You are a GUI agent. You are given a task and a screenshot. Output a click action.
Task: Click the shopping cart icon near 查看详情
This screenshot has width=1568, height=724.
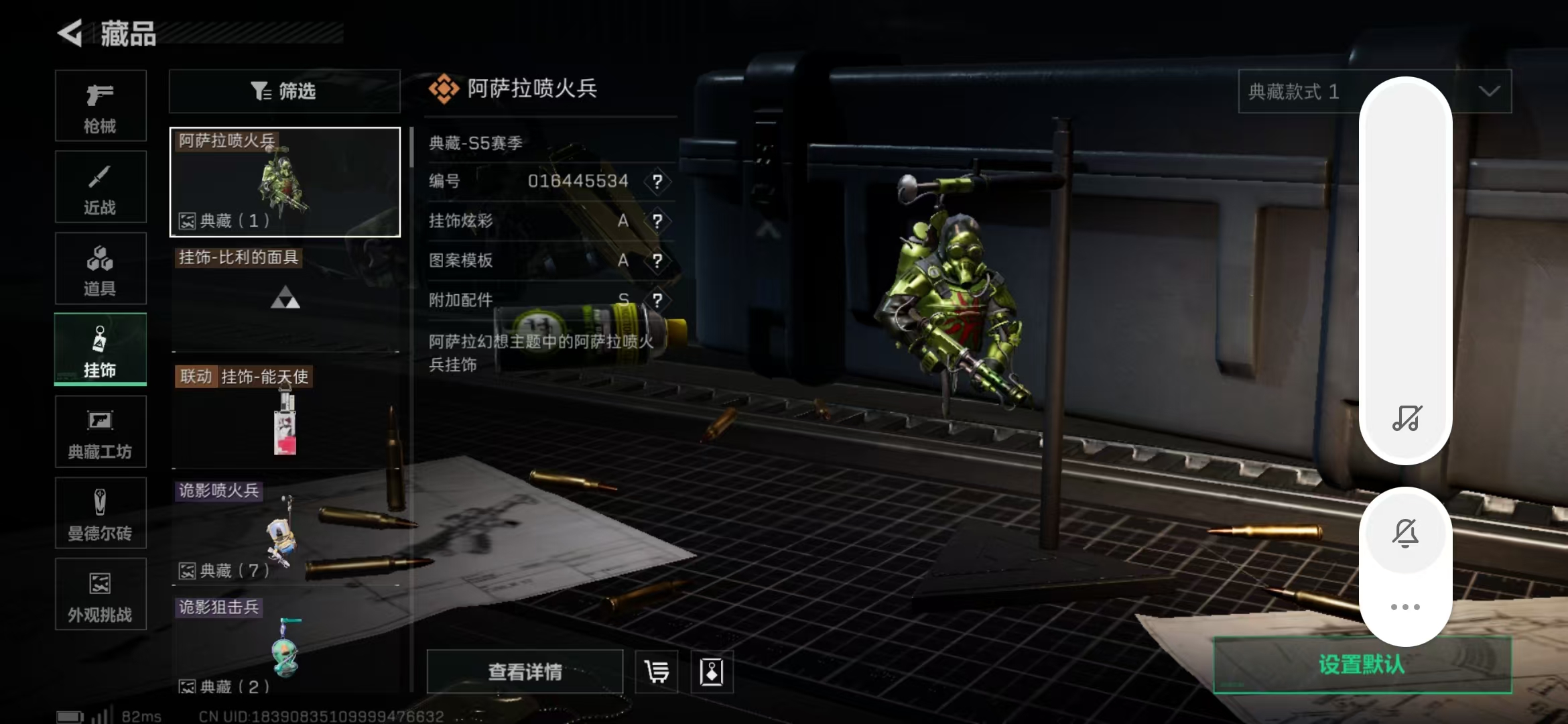point(655,671)
